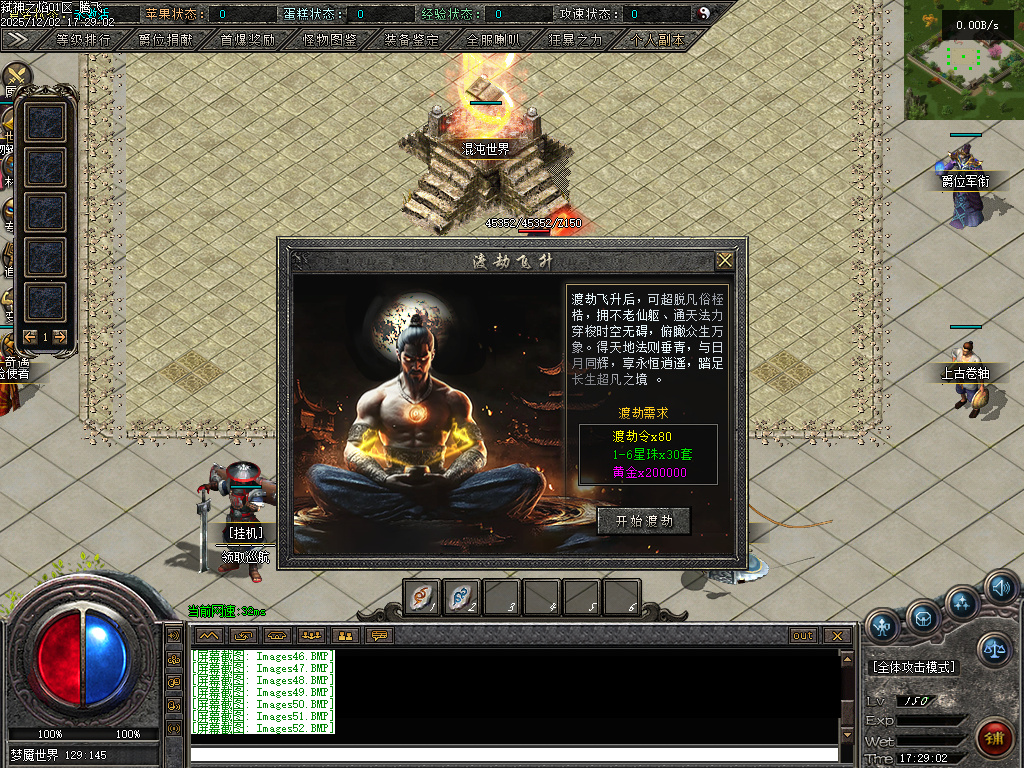Open the 全服喇叭 menu
The width and height of the screenshot is (1024, 768).
[x=493, y=40]
